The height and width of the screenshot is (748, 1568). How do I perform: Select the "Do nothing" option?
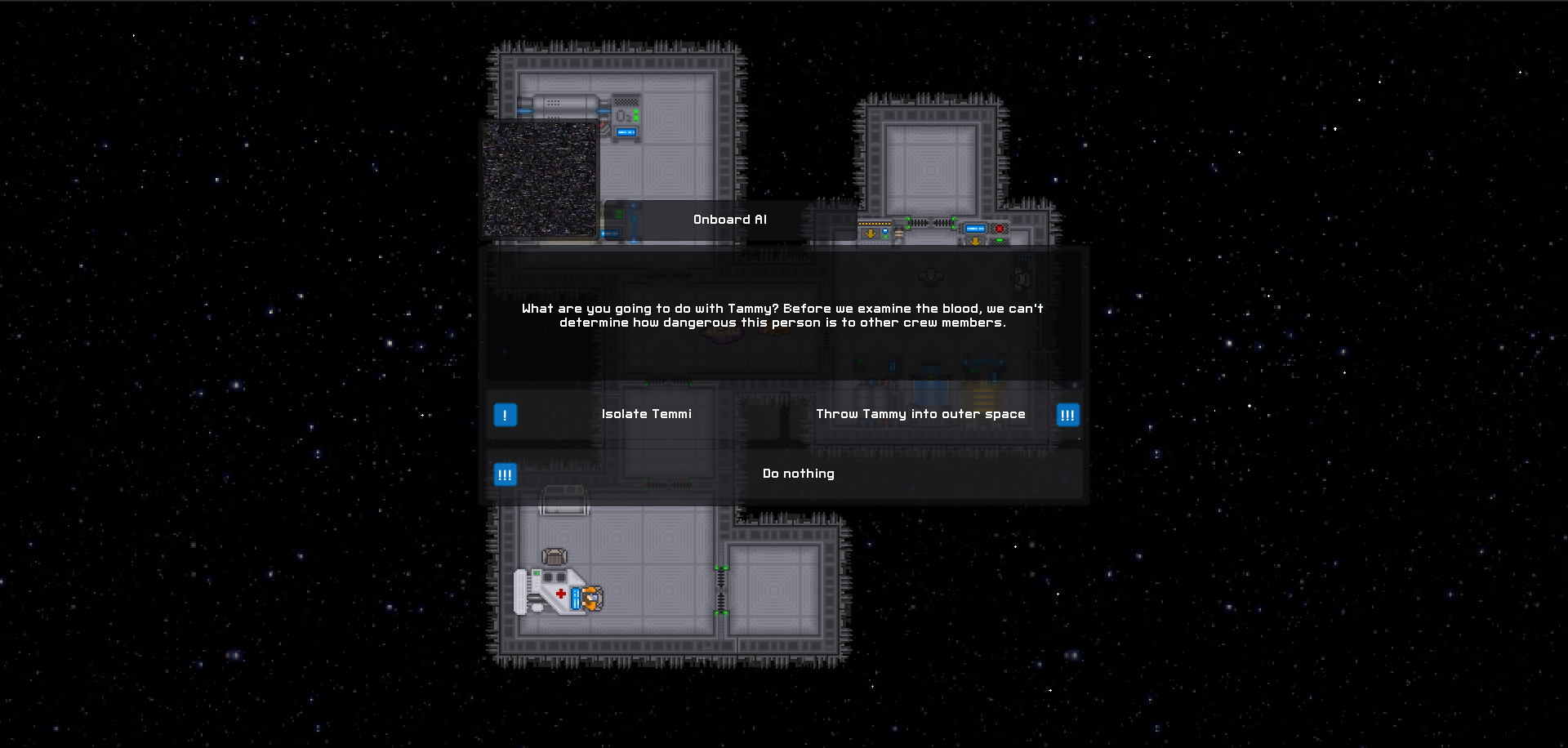point(798,474)
